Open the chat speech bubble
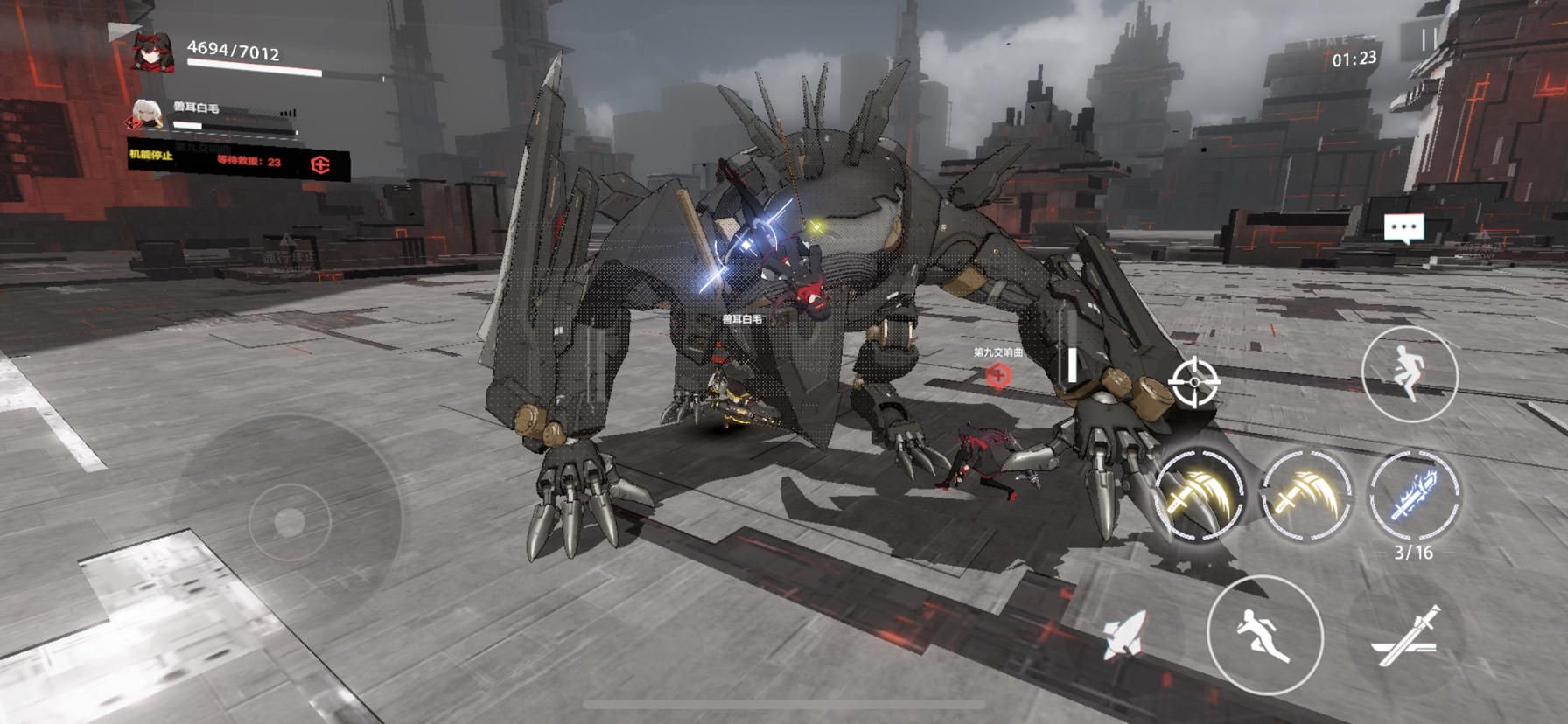 click(1403, 229)
